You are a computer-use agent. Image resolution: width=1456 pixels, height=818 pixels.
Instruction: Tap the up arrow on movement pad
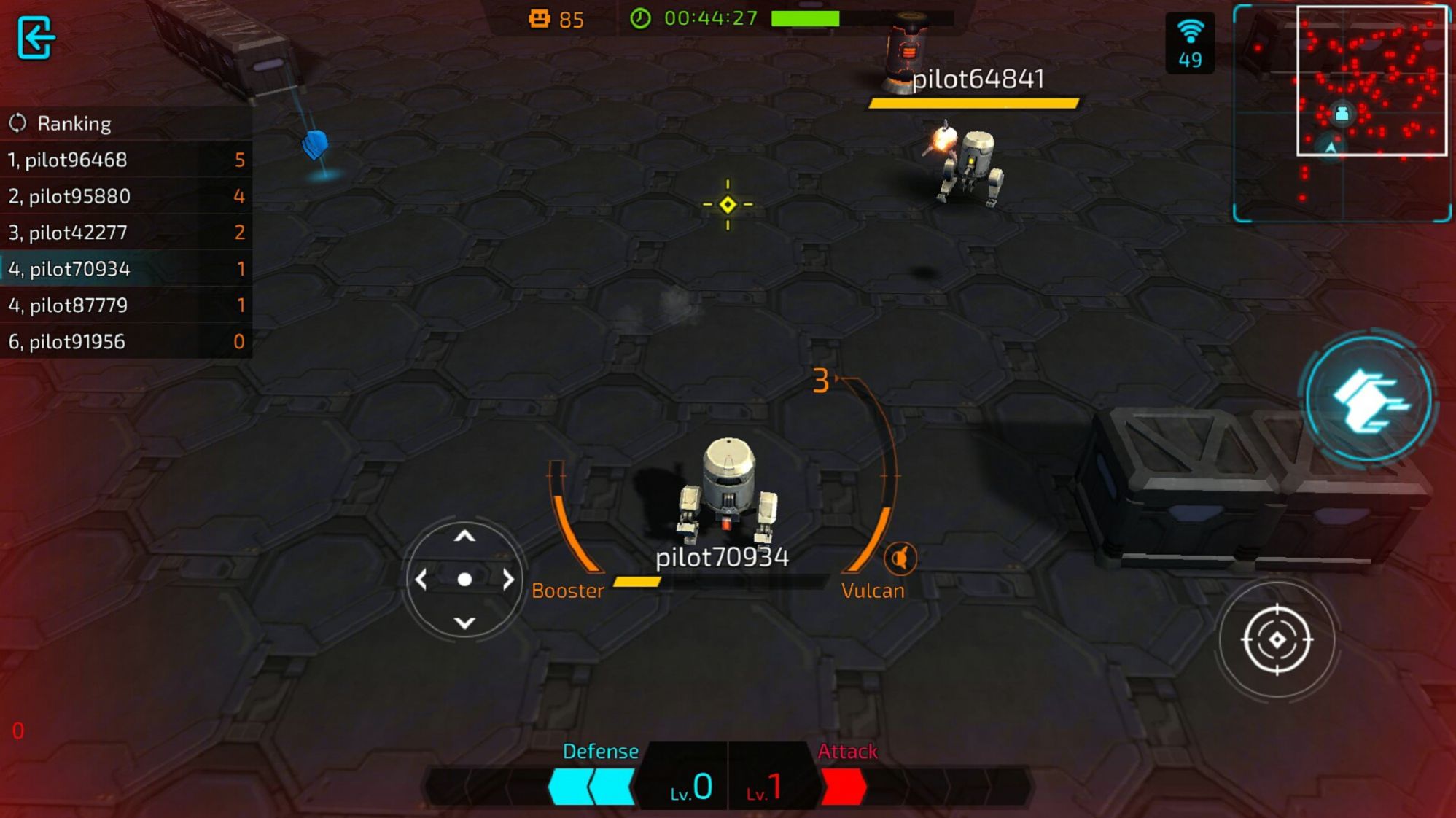(464, 537)
